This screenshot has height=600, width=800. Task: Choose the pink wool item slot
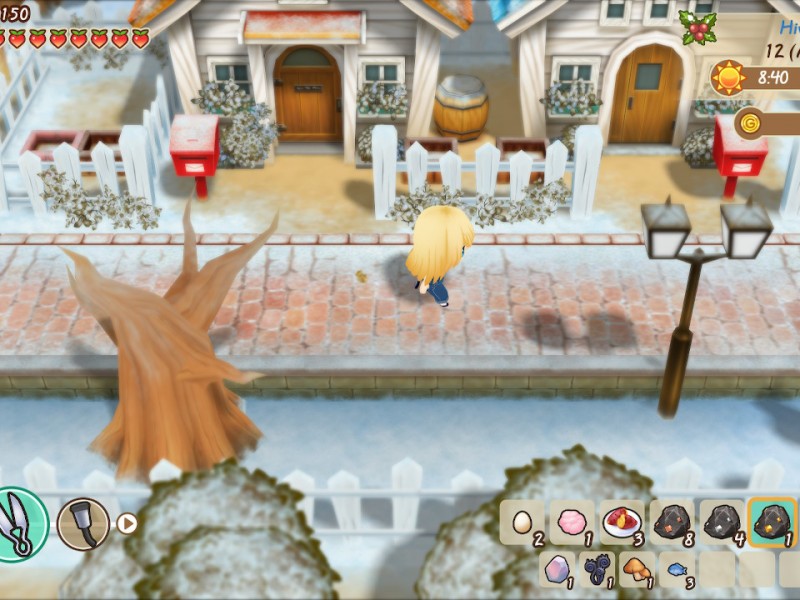(572, 523)
